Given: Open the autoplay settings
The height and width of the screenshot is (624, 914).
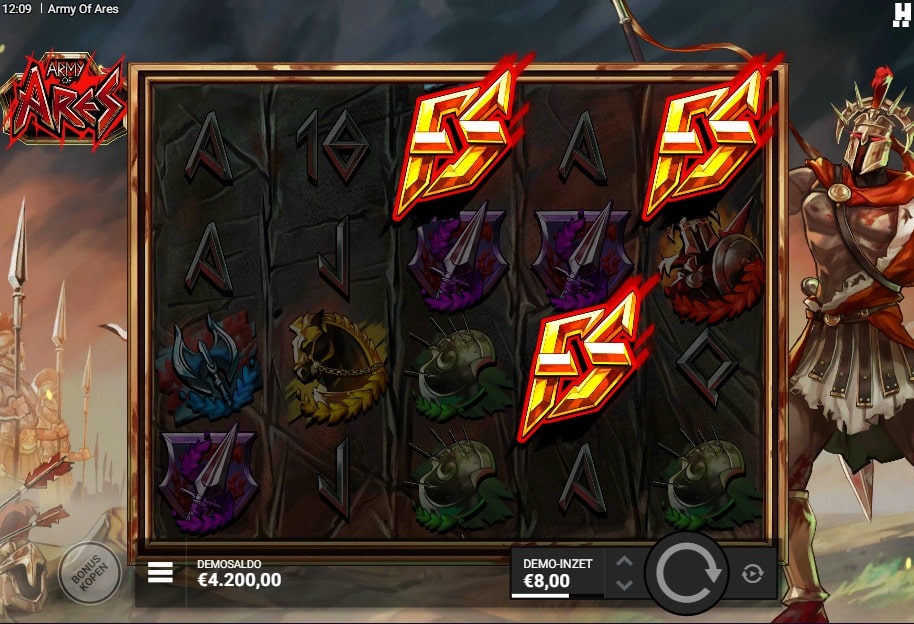Looking at the screenshot, I should pos(753,573).
